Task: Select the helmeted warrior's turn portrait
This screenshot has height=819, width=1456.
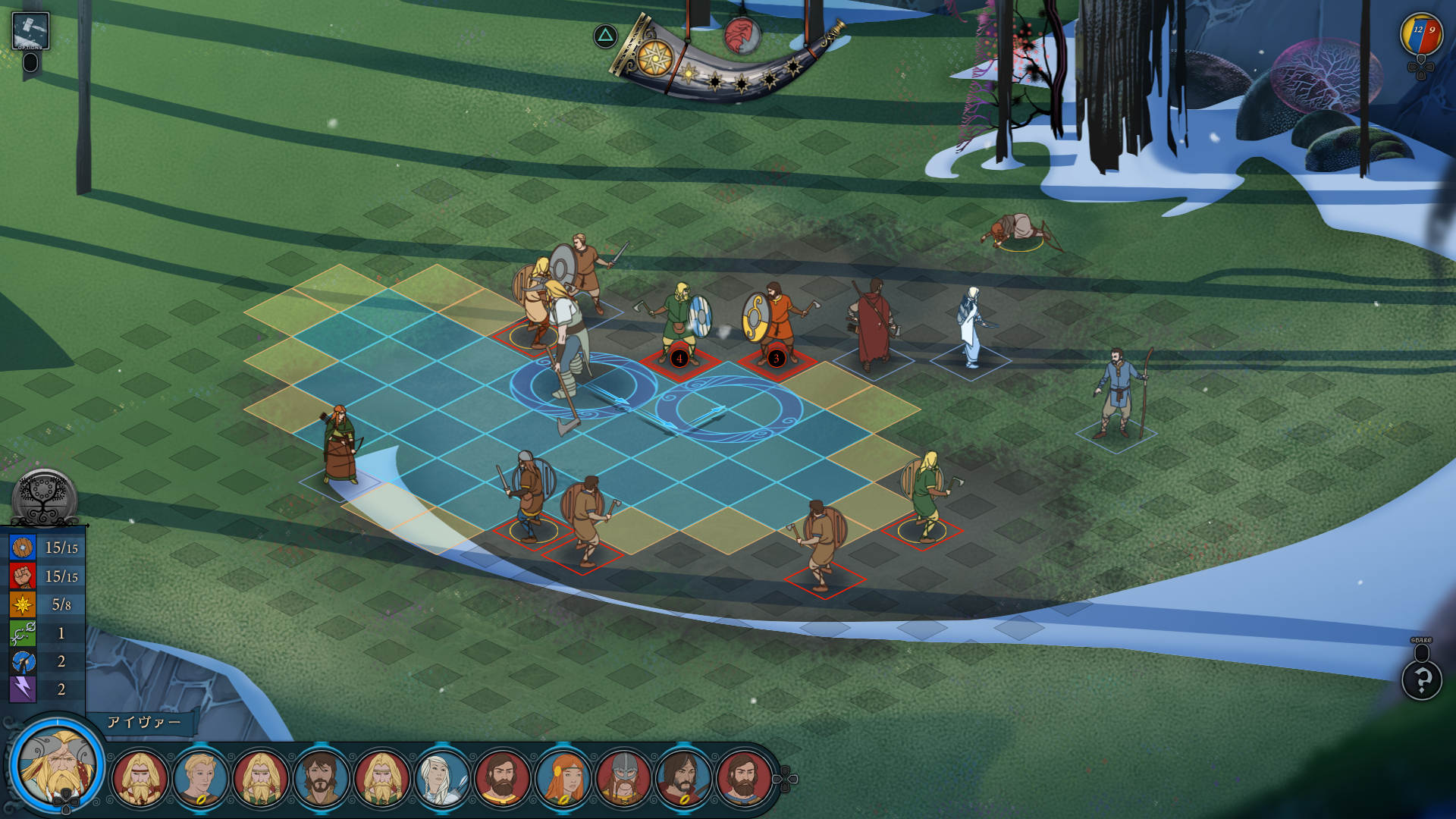Action: (623, 777)
